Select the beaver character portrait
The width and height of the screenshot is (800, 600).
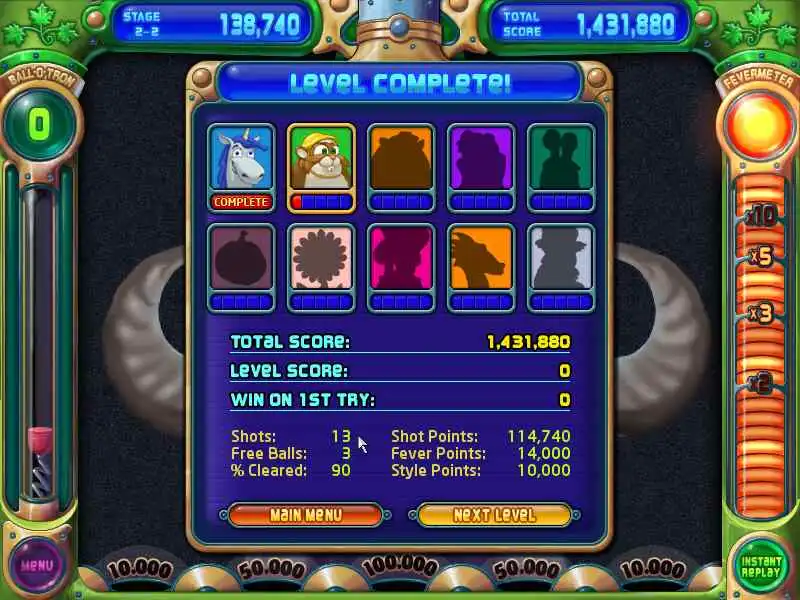[x=321, y=159]
